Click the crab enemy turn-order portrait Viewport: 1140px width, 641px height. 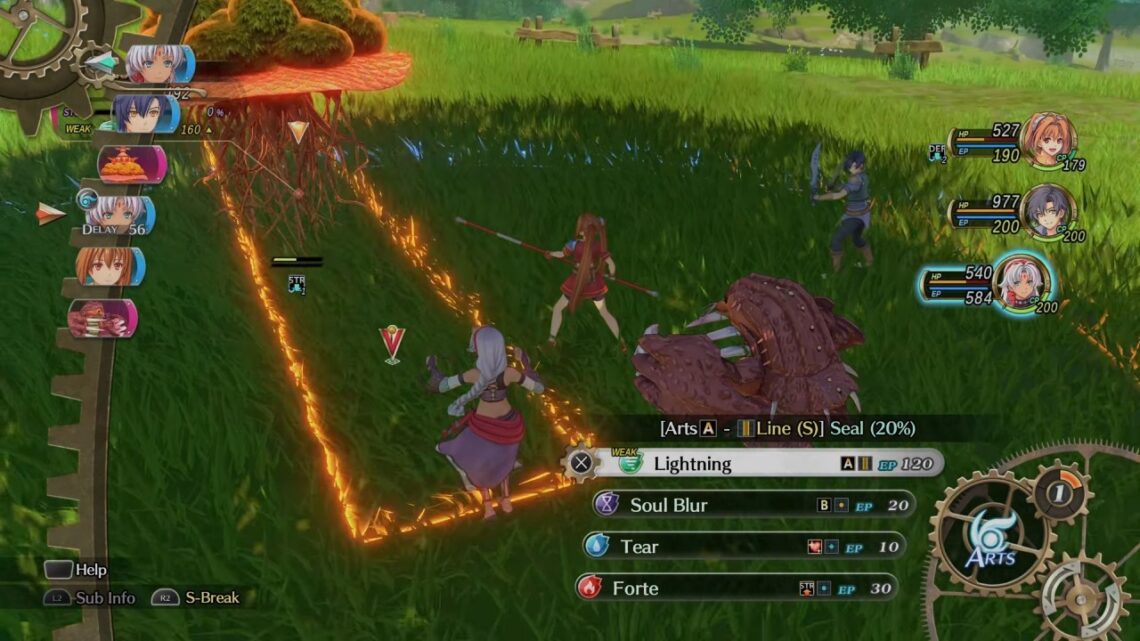103,319
